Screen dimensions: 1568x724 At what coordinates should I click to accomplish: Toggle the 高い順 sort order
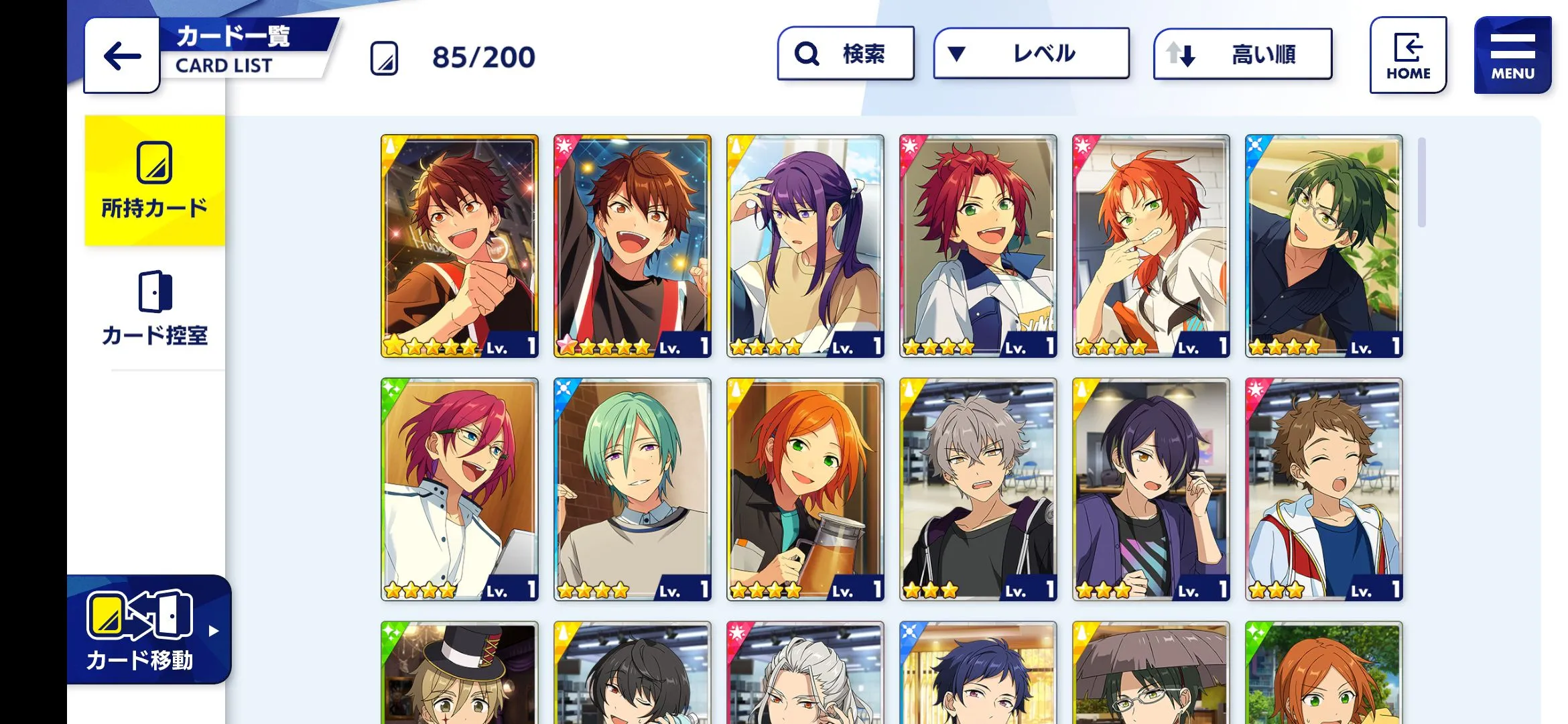coord(1242,54)
